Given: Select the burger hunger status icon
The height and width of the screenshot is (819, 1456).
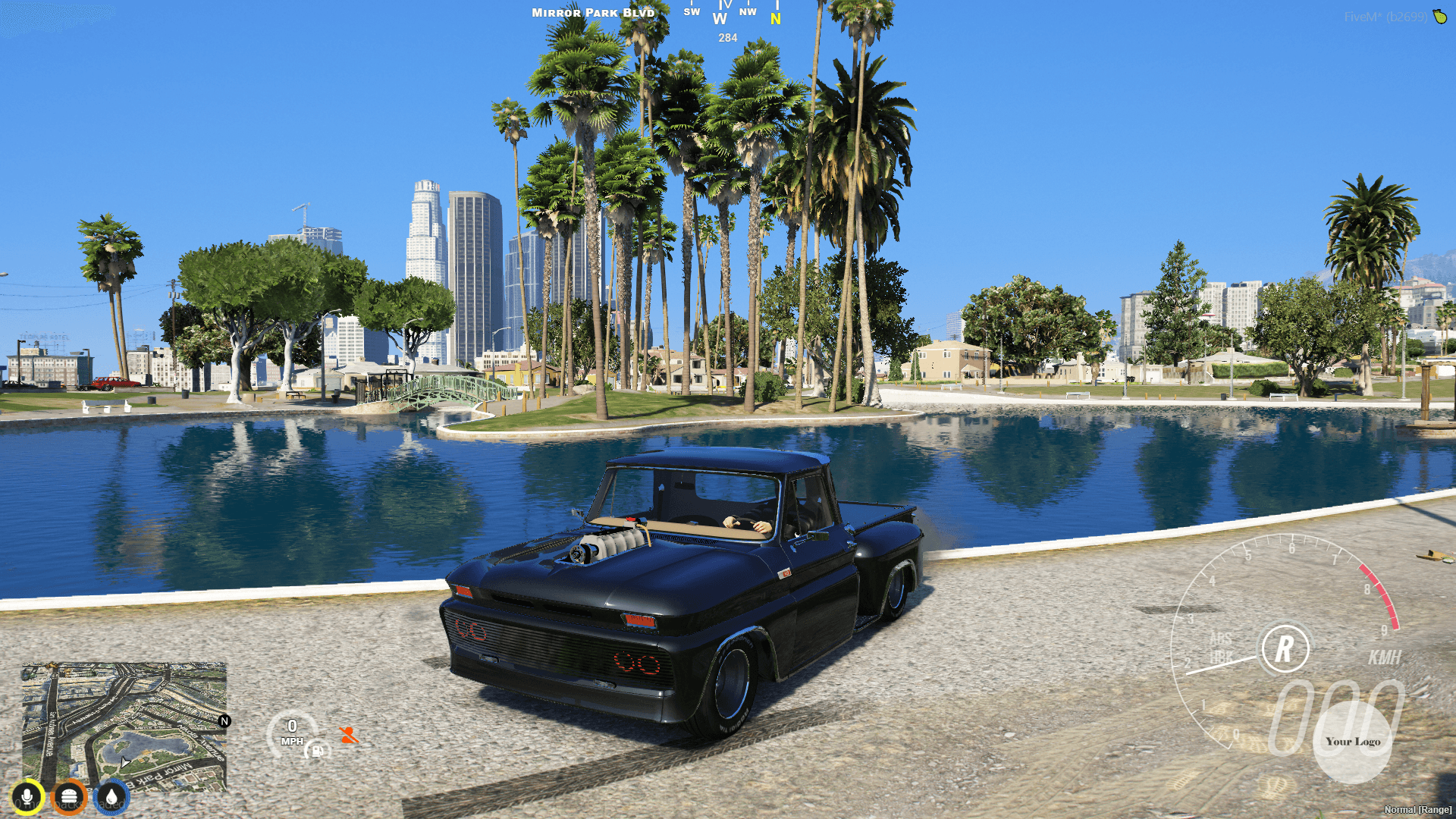Looking at the screenshot, I should click(x=70, y=795).
